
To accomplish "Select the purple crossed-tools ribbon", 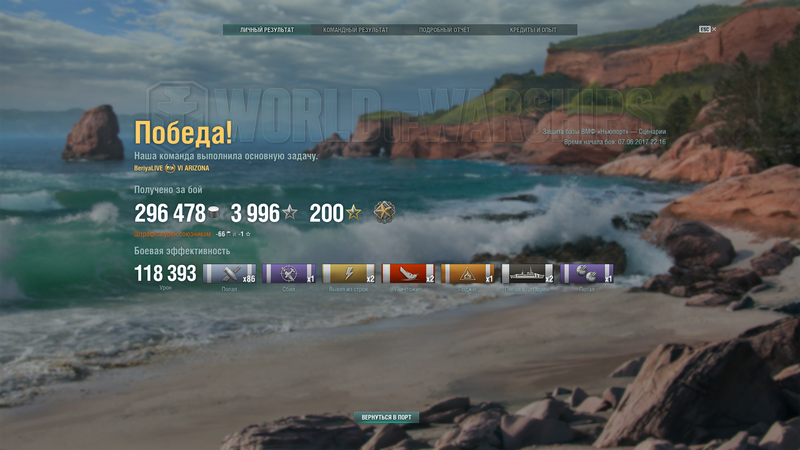I will [290, 273].
